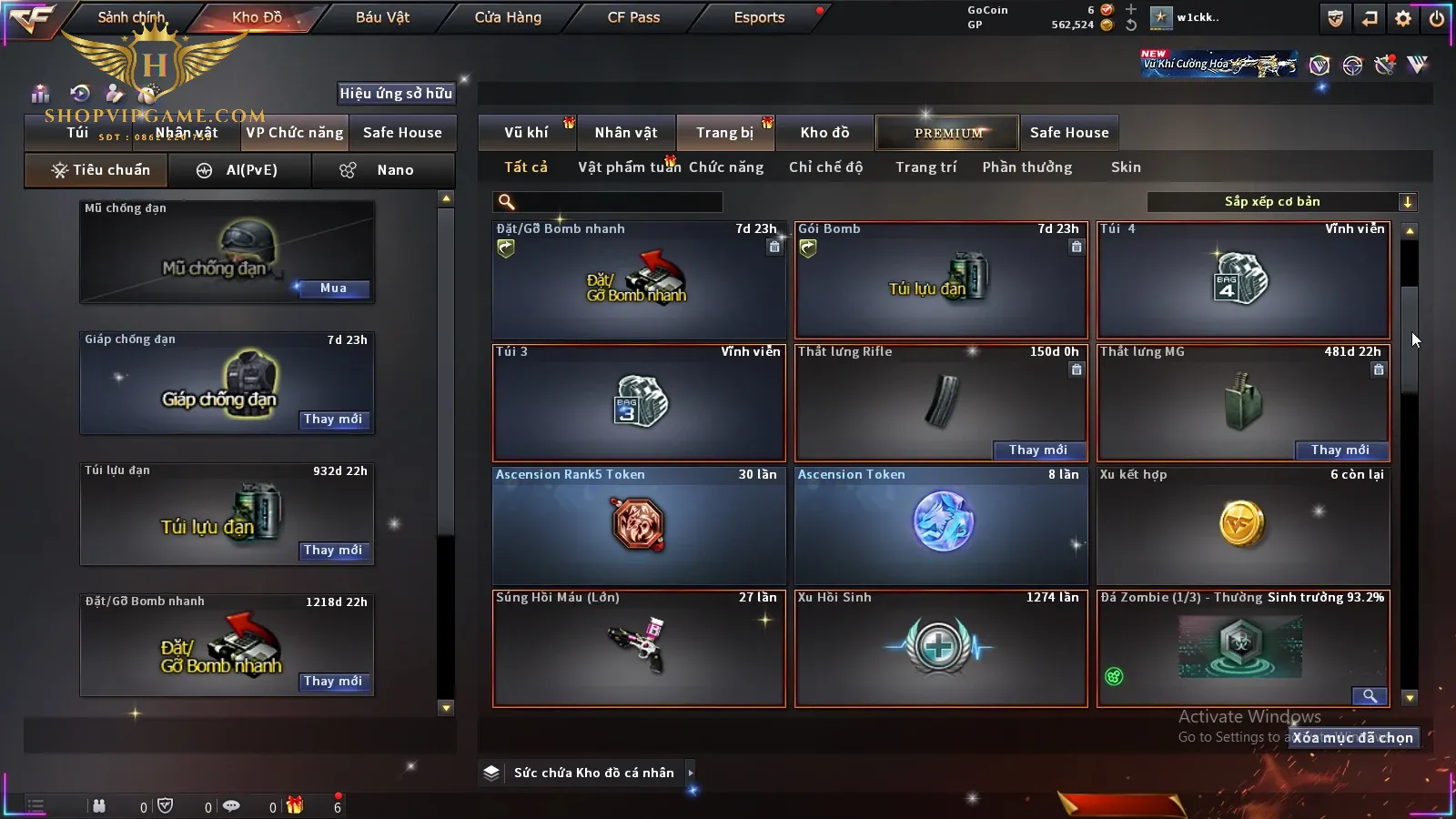Screen dimensions: 1456x819
Task: Open the Esports section
Action: pyautogui.click(x=759, y=17)
